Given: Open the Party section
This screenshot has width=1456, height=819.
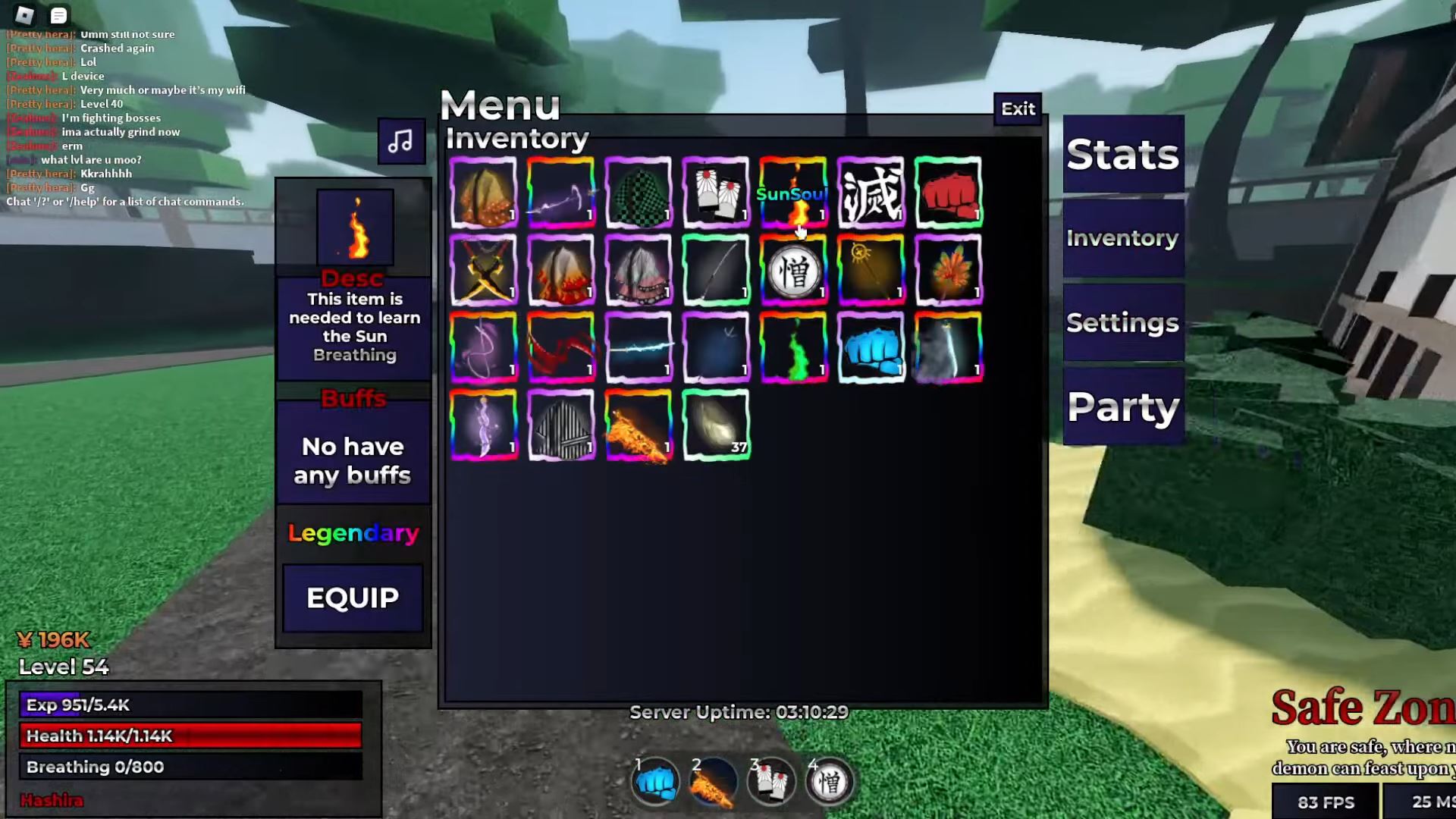Looking at the screenshot, I should (x=1122, y=407).
